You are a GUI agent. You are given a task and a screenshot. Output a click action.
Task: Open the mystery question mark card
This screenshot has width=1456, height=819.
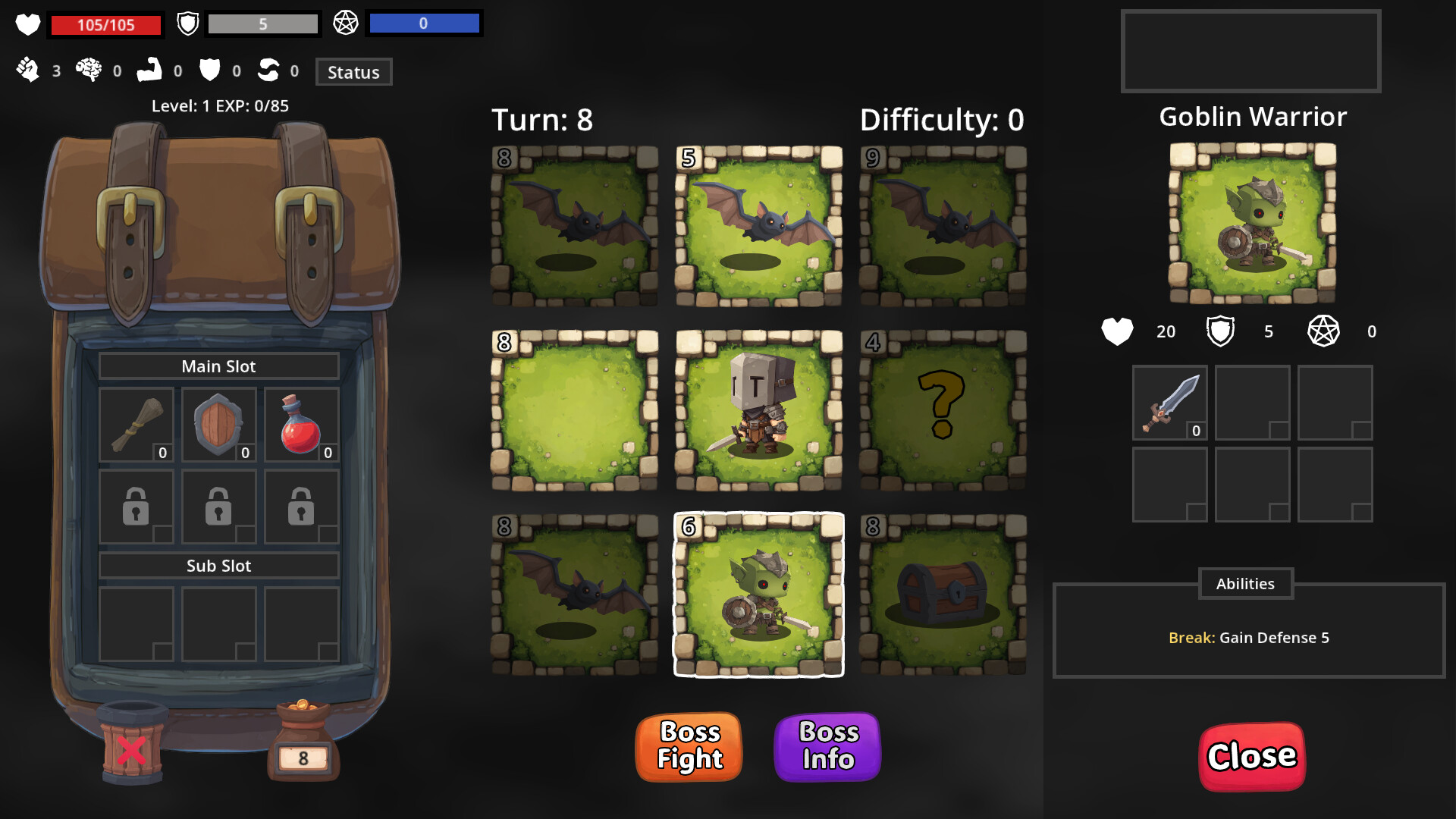point(943,409)
